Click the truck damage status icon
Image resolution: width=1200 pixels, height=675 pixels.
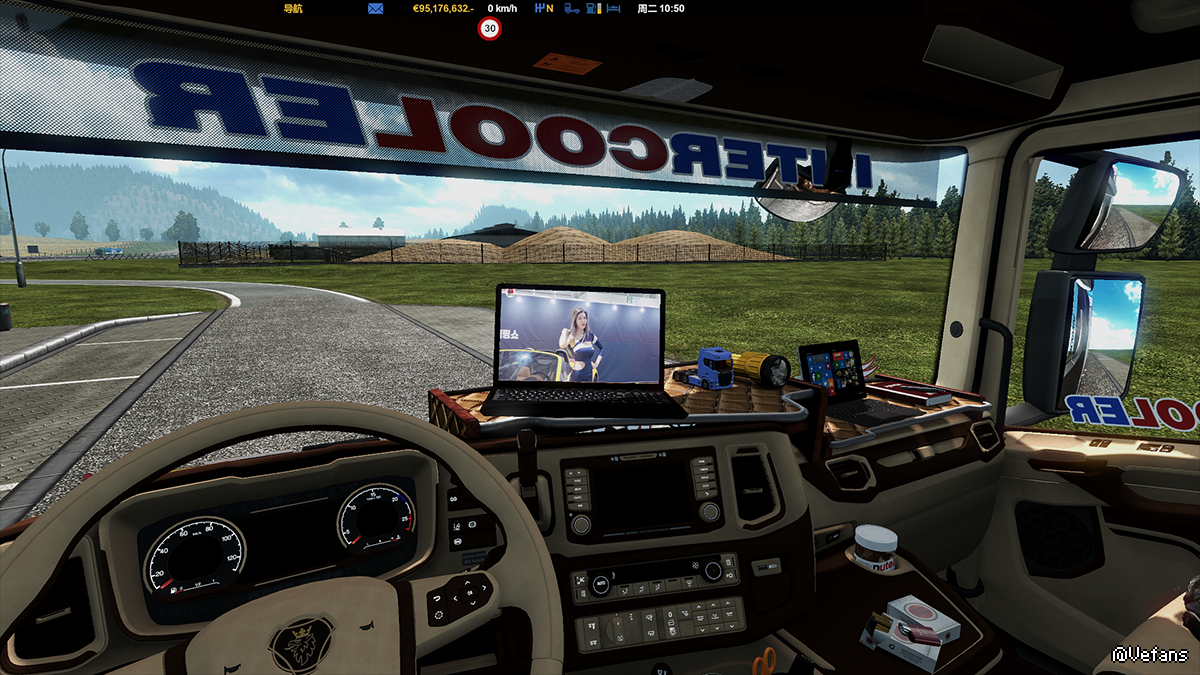[572, 8]
